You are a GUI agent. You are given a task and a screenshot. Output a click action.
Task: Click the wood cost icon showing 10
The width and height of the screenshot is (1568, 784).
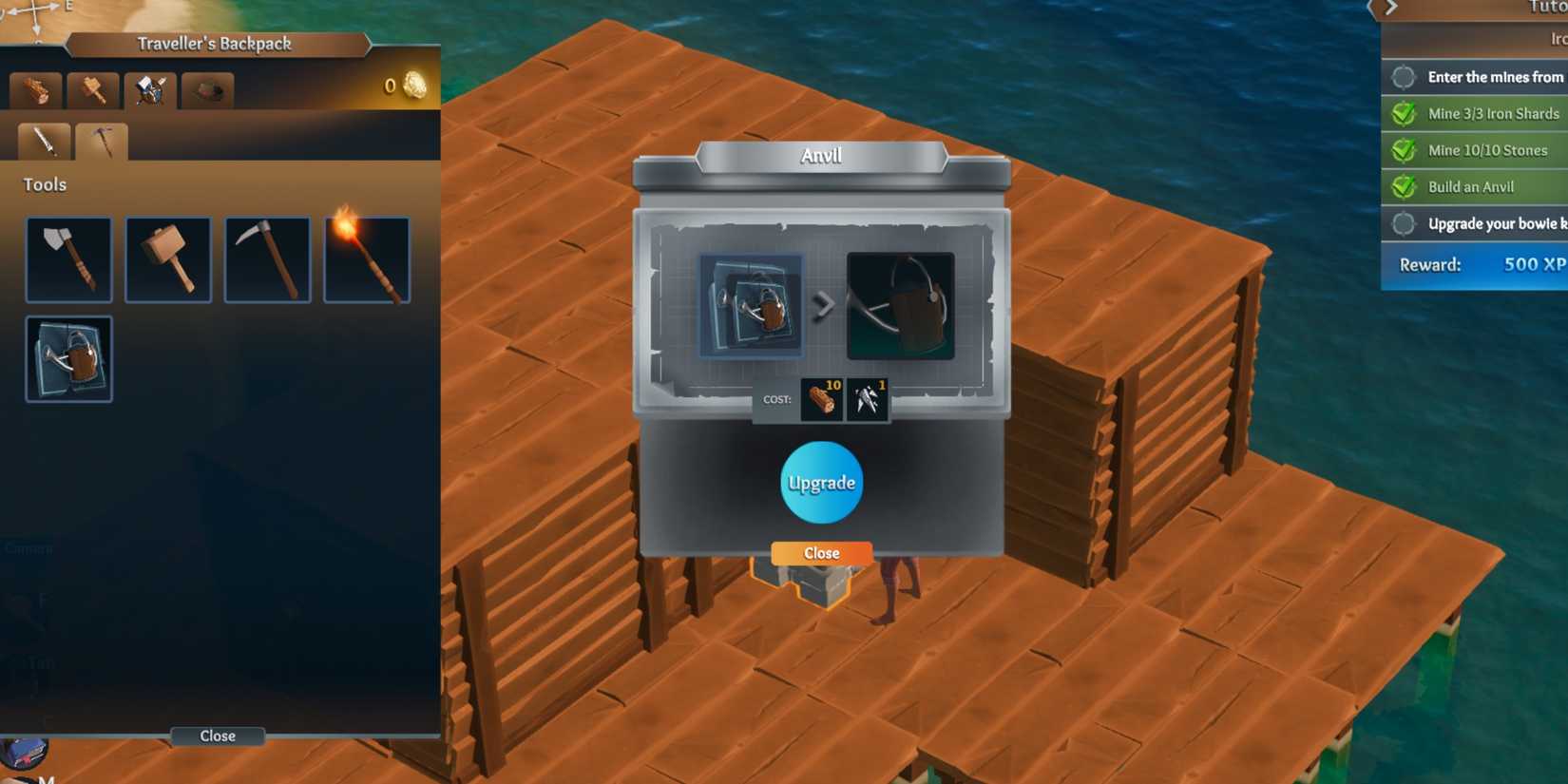pyautogui.click(x=821, y=400)
